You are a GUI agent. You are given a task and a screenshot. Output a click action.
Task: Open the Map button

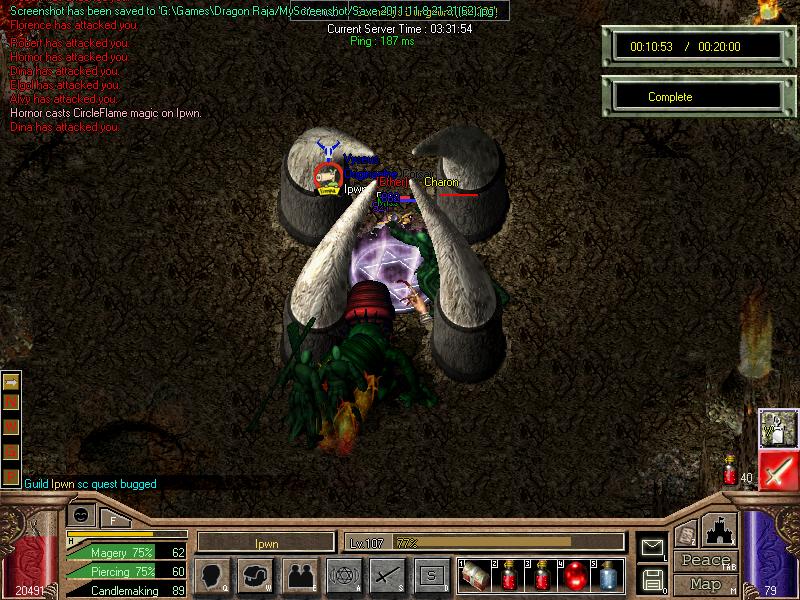(705, 584)
